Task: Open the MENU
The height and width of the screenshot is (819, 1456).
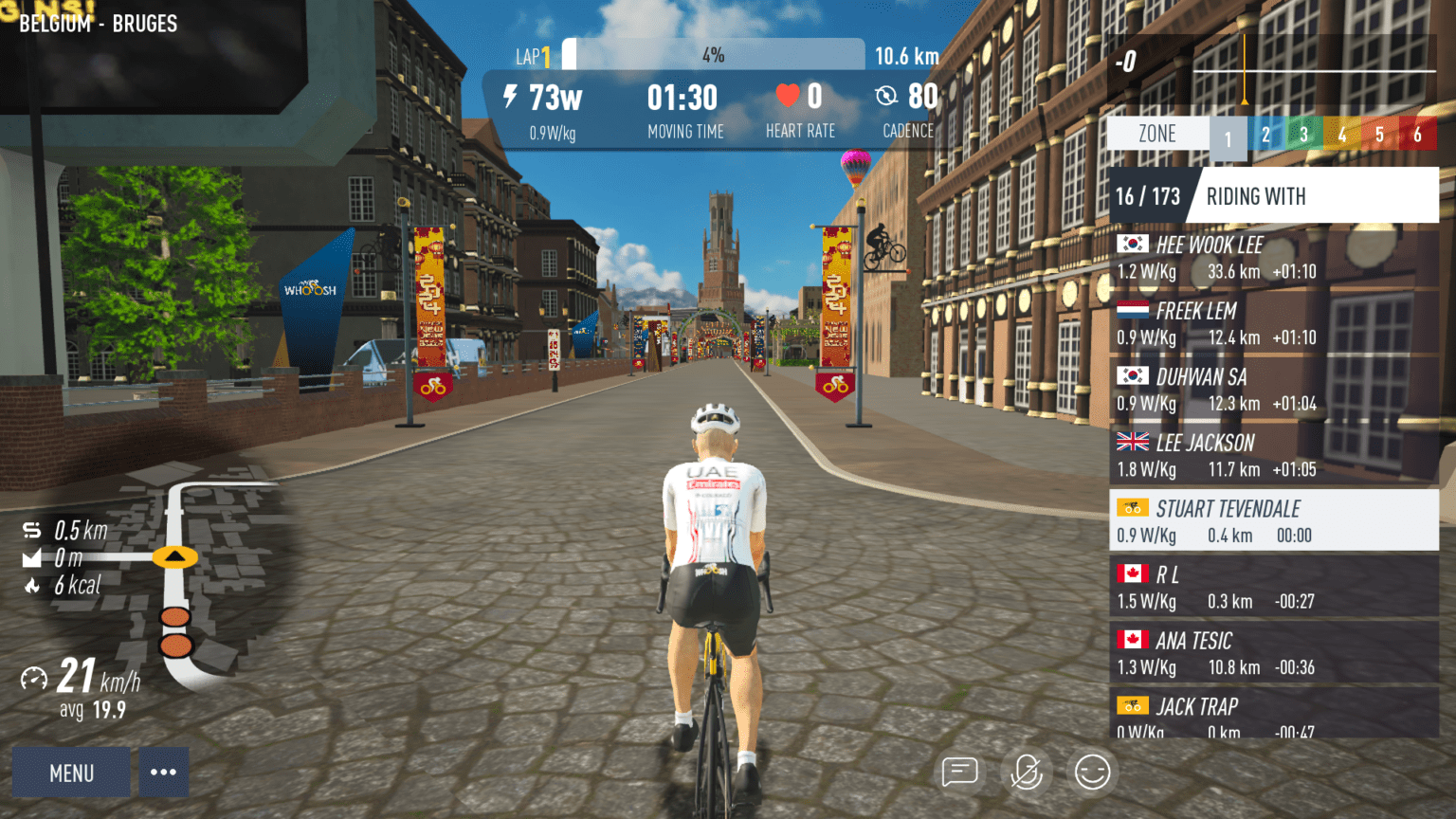Action: 71,772
